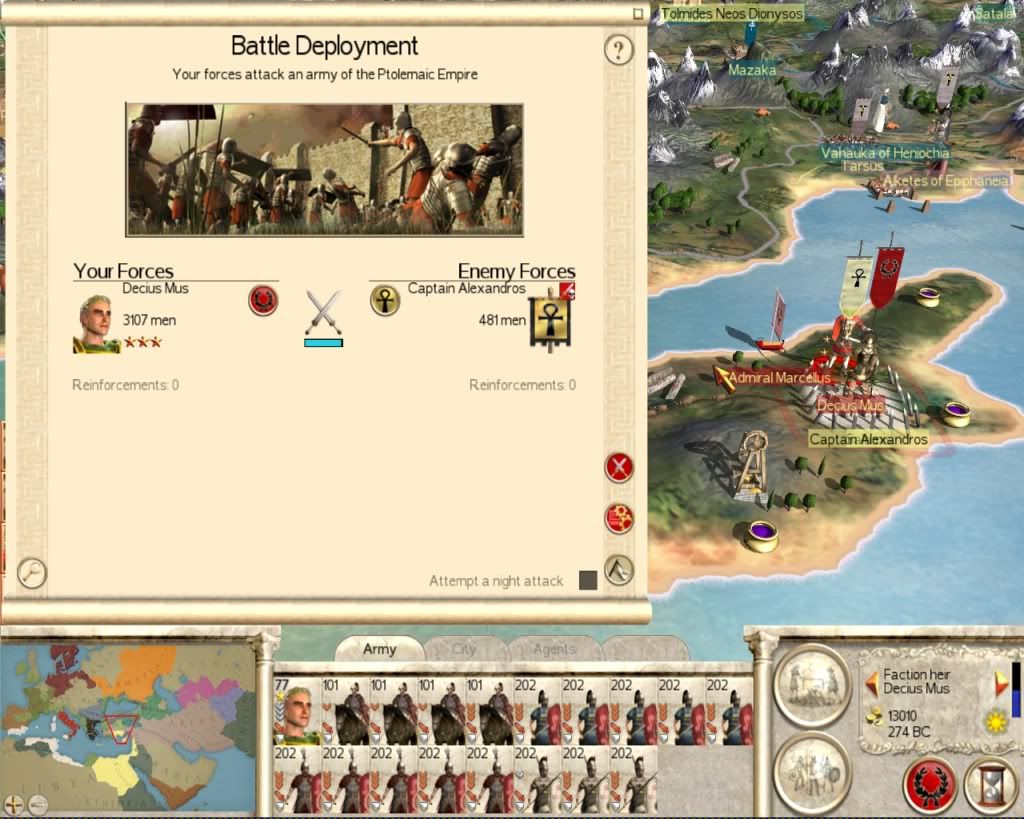Open the help question mark button

pos(619,49)
